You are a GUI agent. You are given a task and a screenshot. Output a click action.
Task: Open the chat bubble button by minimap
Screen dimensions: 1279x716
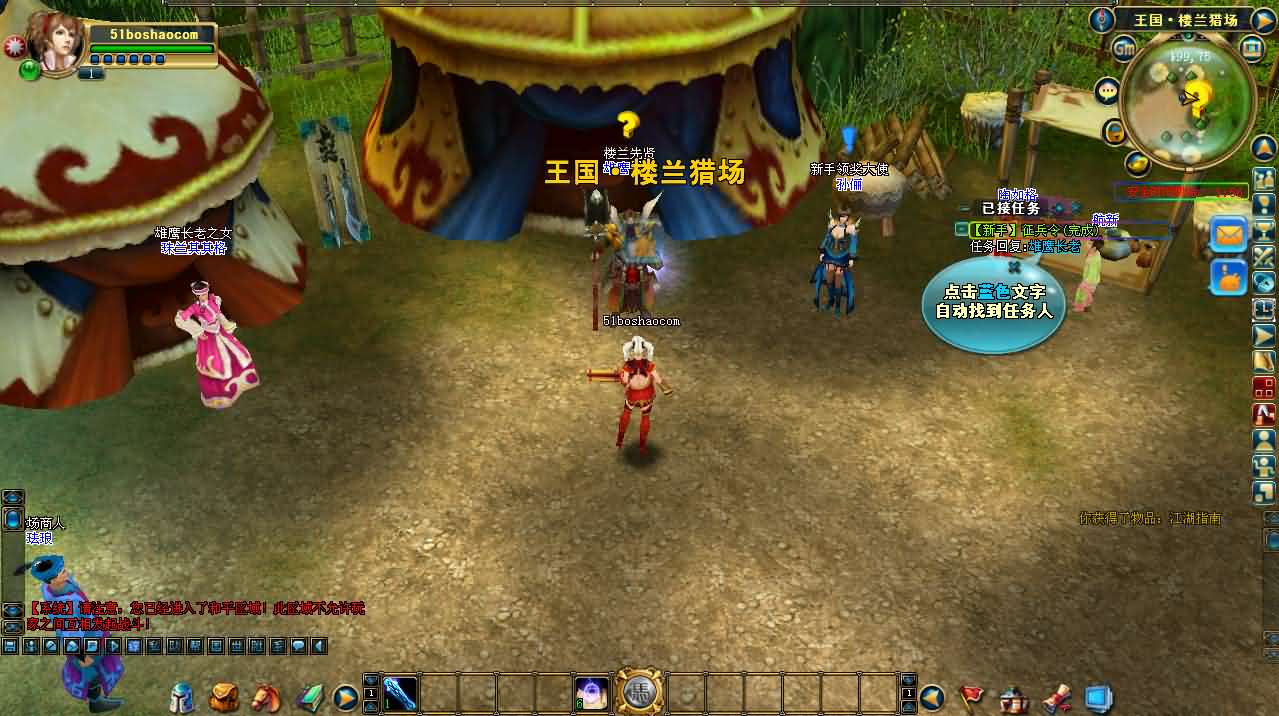click(1107, 91)
